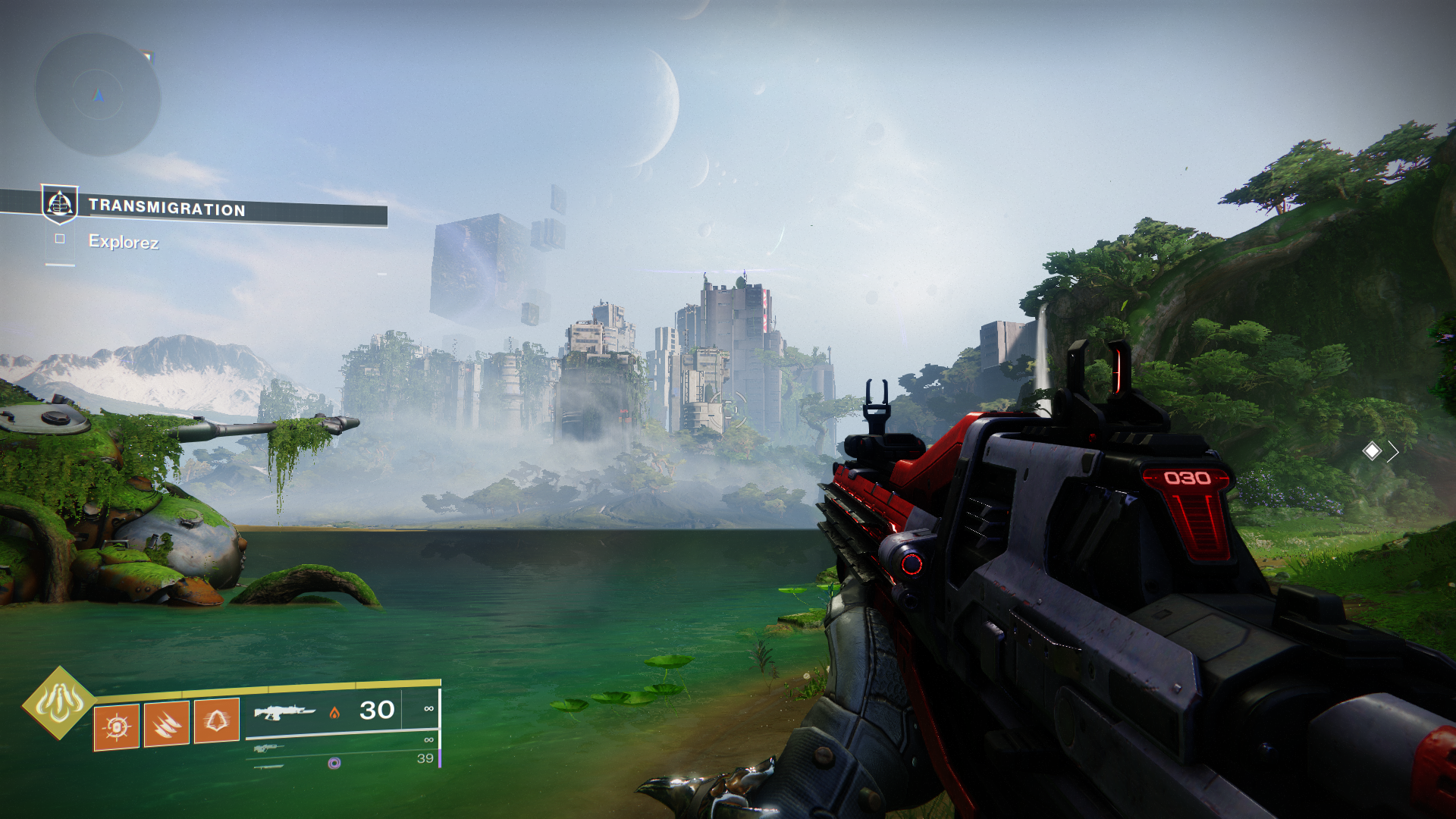Tick the Explorez objective checkbox
Viewport: 1456px width, 819px height.
pos(60,239)
